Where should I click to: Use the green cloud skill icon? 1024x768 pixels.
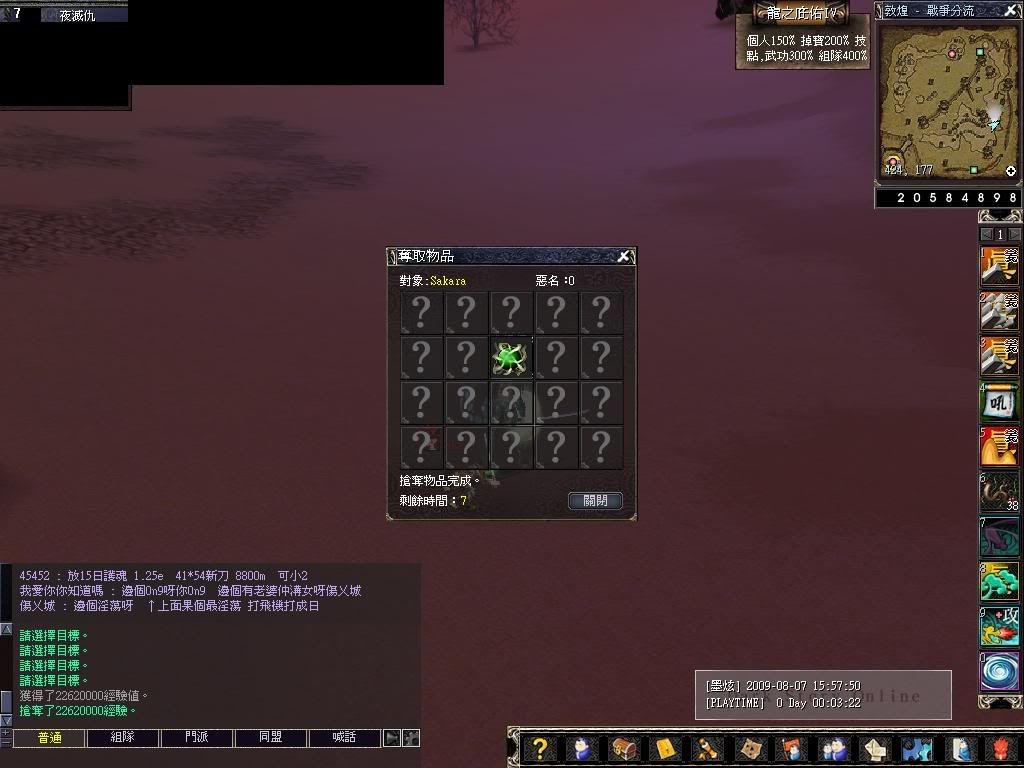pyautogui.click(x=999, y=582)
